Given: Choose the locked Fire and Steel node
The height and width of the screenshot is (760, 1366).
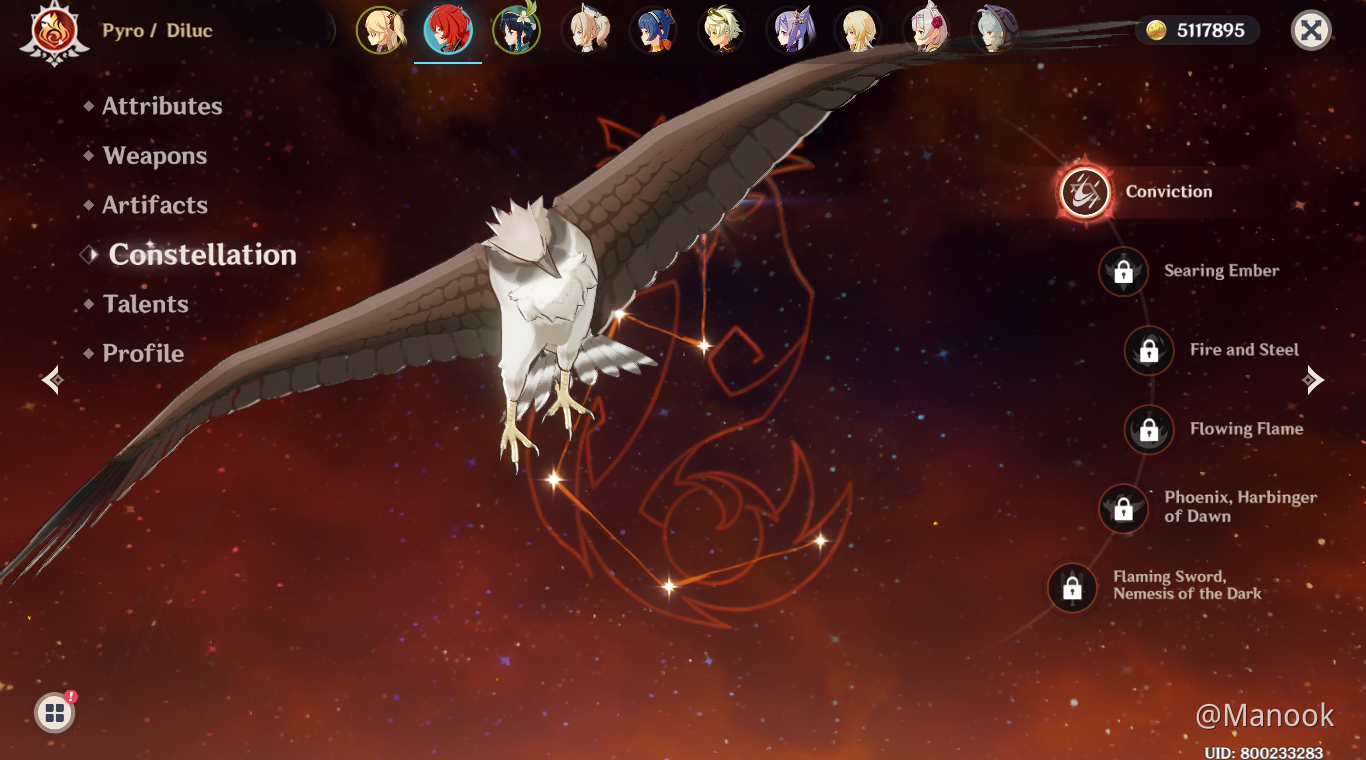Looking at the screenshot, I should 1149,350.
